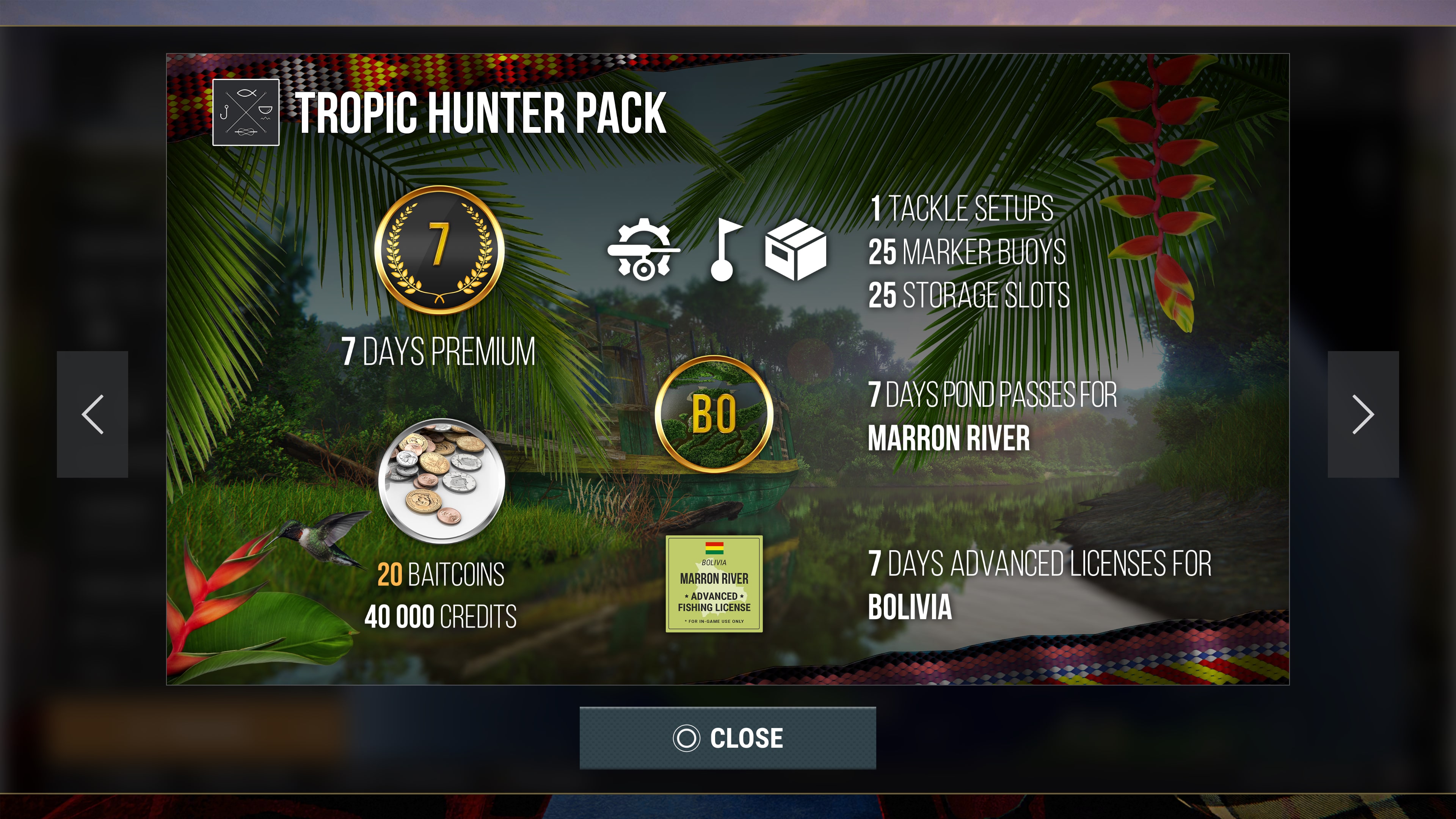Go to the previous pack with left arrow
The image size is (1456, 819).
[x=93, y=414]
